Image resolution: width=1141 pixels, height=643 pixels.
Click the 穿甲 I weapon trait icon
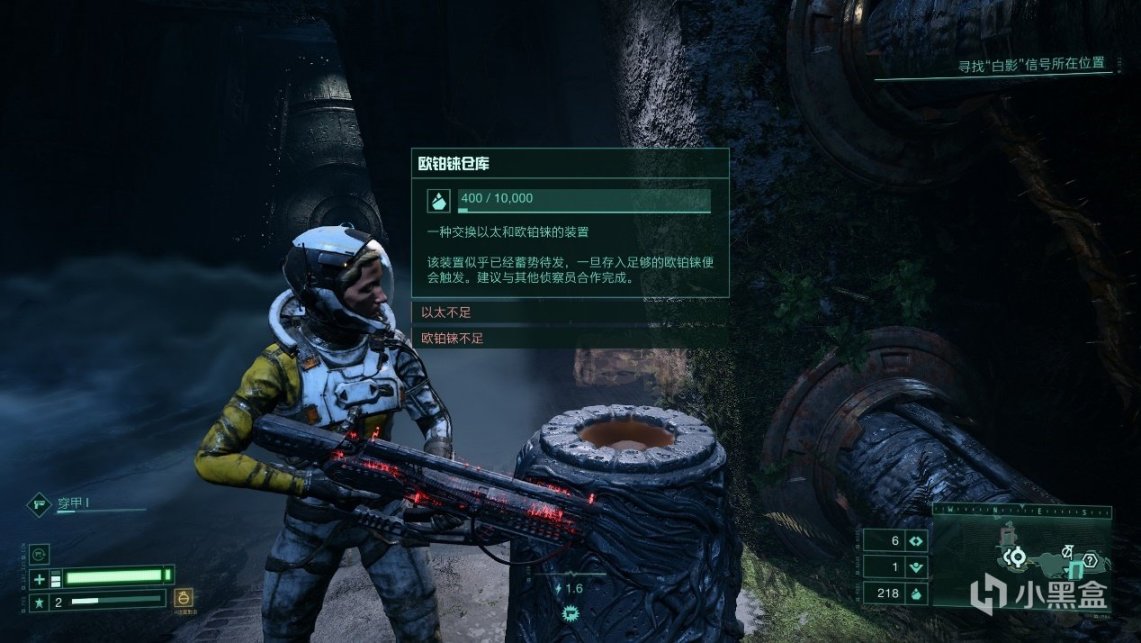click(39, 505)
